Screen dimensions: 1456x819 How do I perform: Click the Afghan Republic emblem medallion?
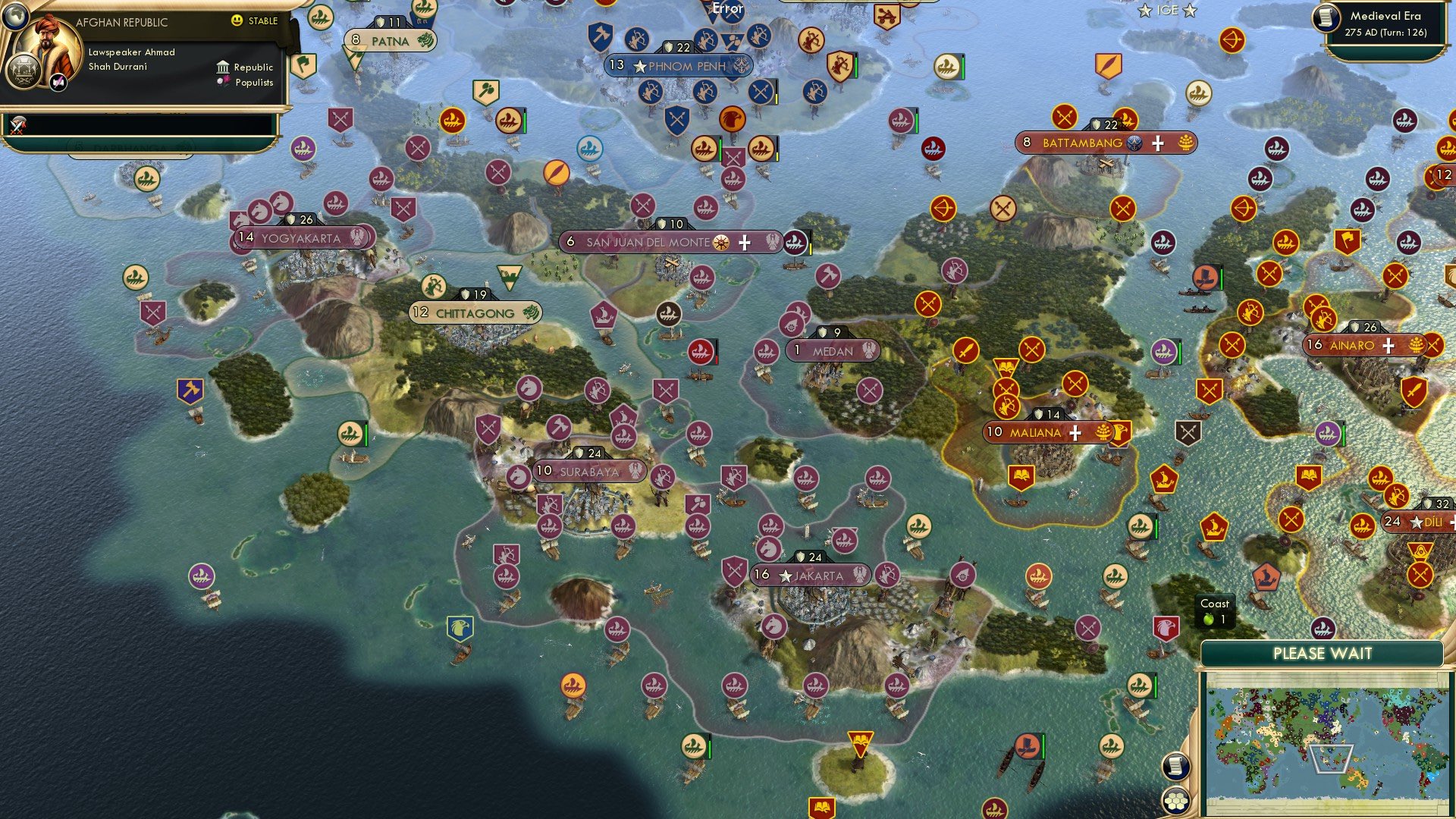point(24,71)
